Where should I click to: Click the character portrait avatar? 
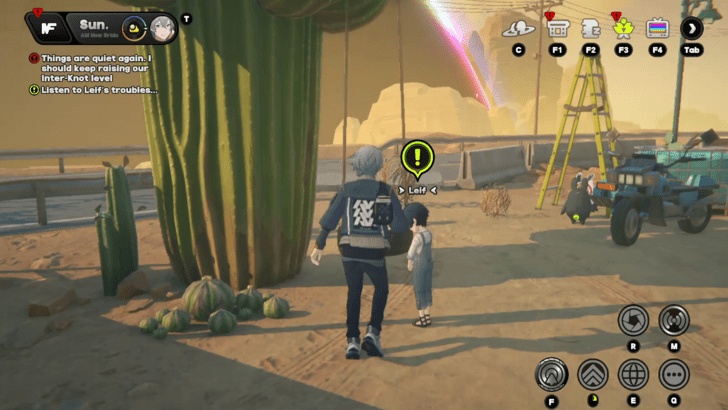pos(163,28)
